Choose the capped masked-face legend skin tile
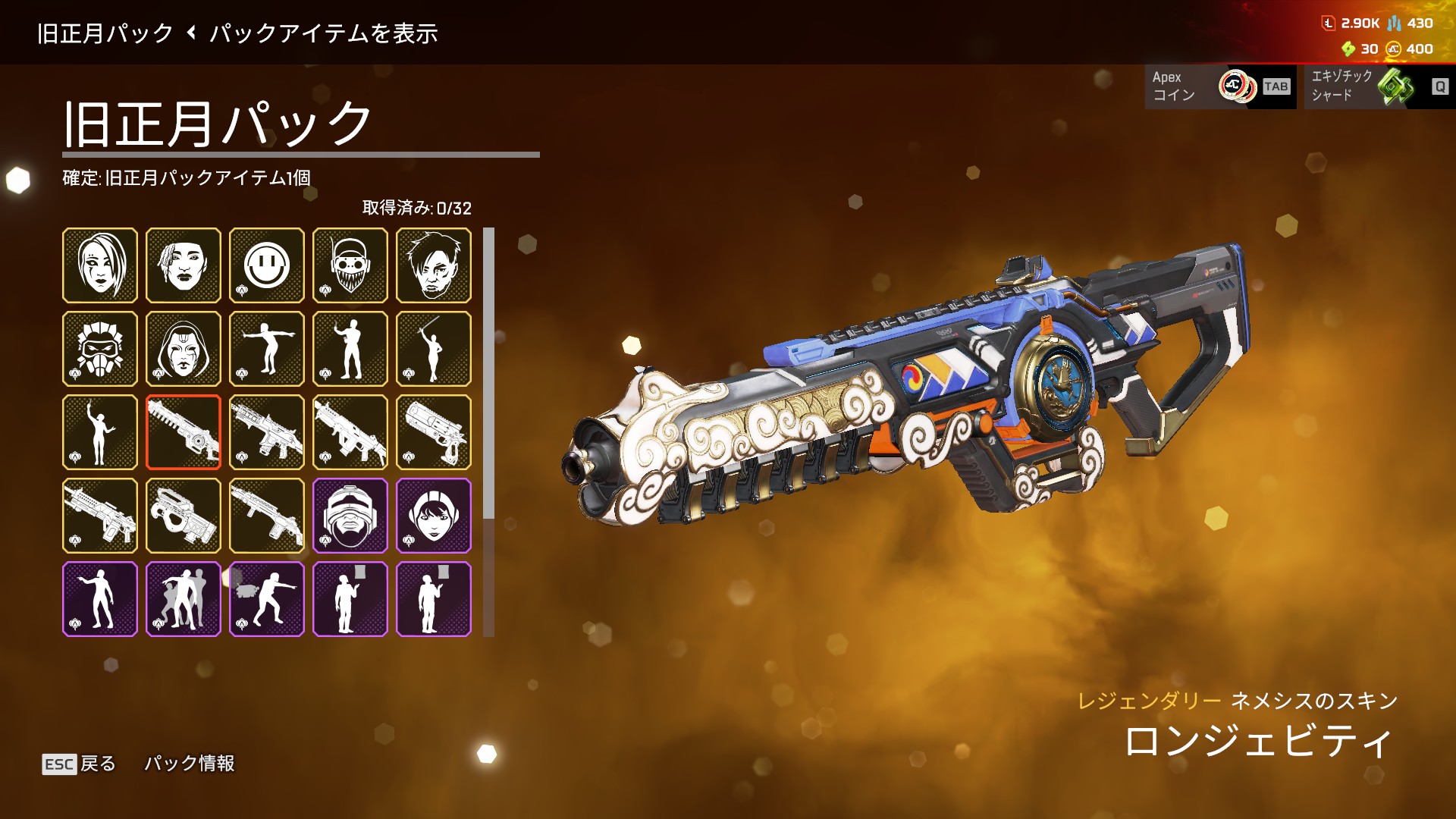The height and width of the screenshot is (819, 1456). point(350,265)
